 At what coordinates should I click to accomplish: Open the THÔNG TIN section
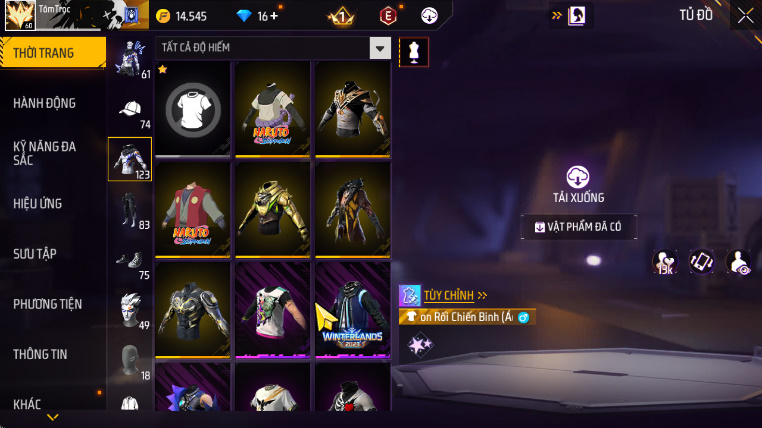click(41, 354)
